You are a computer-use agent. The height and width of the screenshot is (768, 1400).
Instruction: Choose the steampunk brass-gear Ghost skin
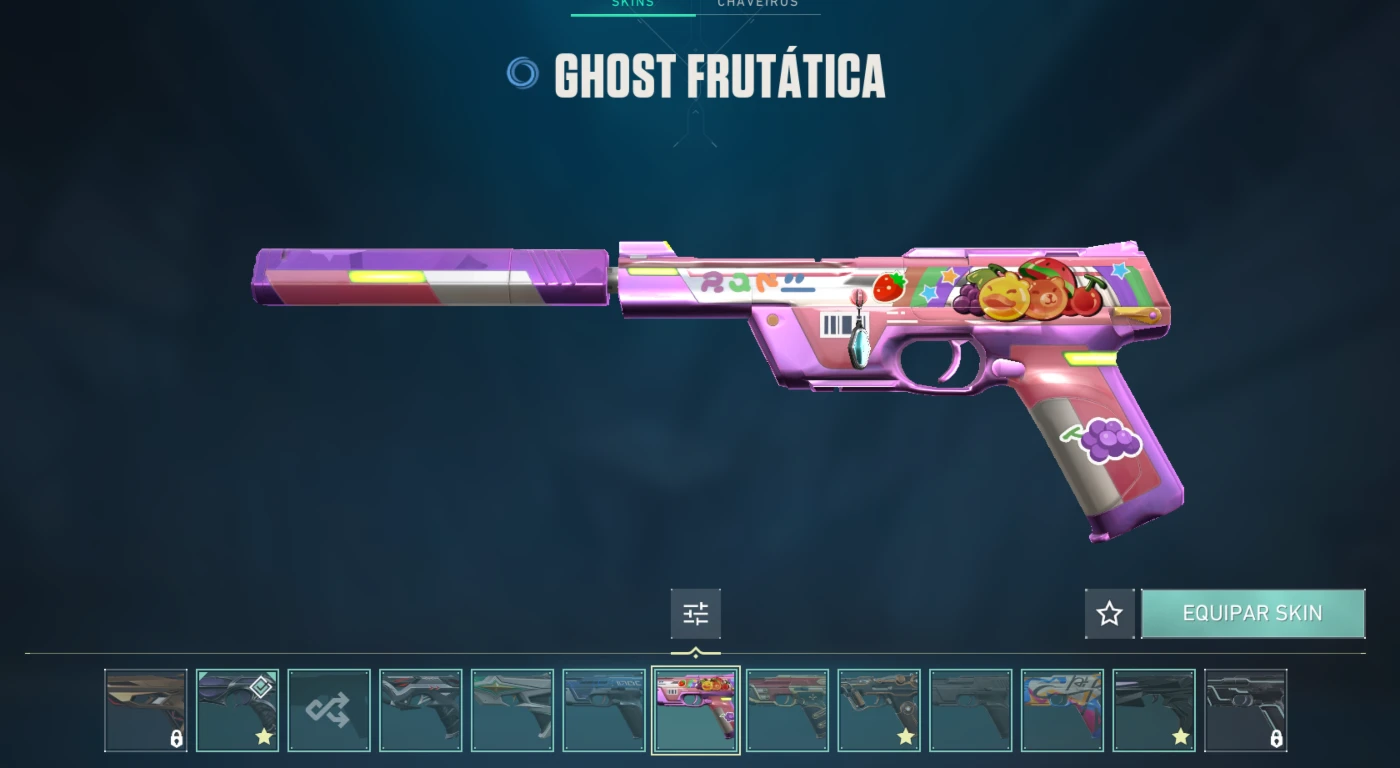(878, 710)
